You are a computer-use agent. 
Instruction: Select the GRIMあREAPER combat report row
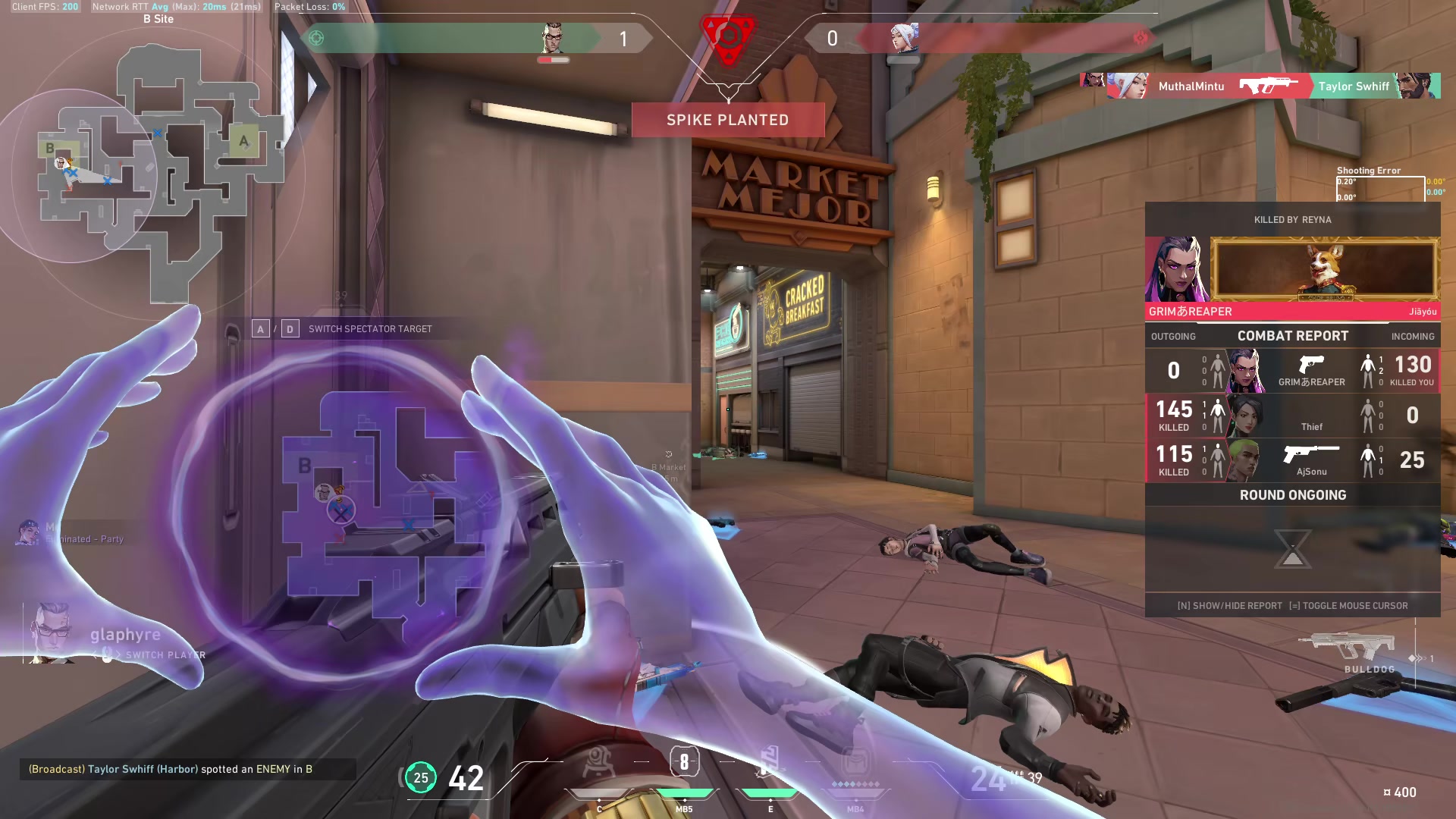click(1292, 370)
